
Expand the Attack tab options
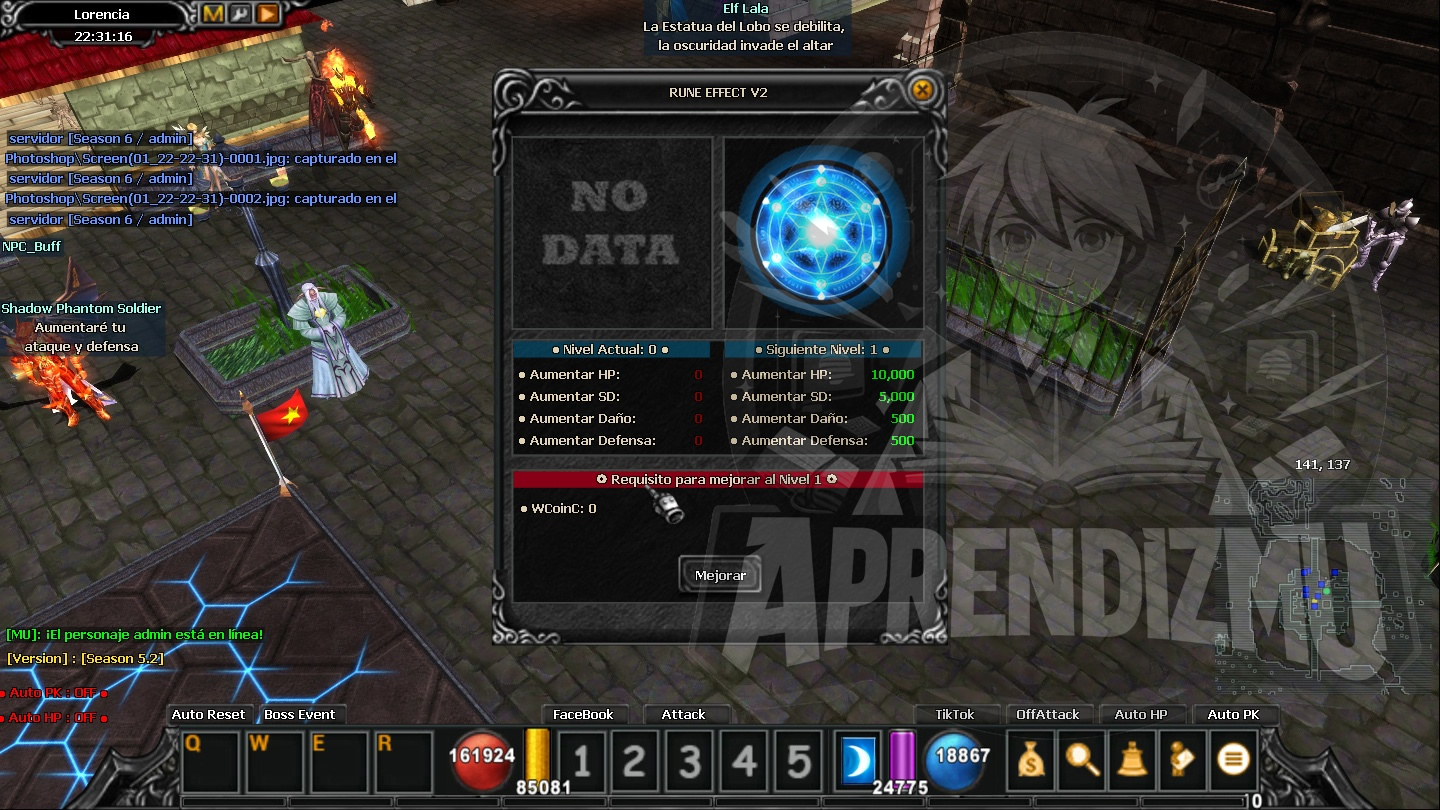(686, 714)
